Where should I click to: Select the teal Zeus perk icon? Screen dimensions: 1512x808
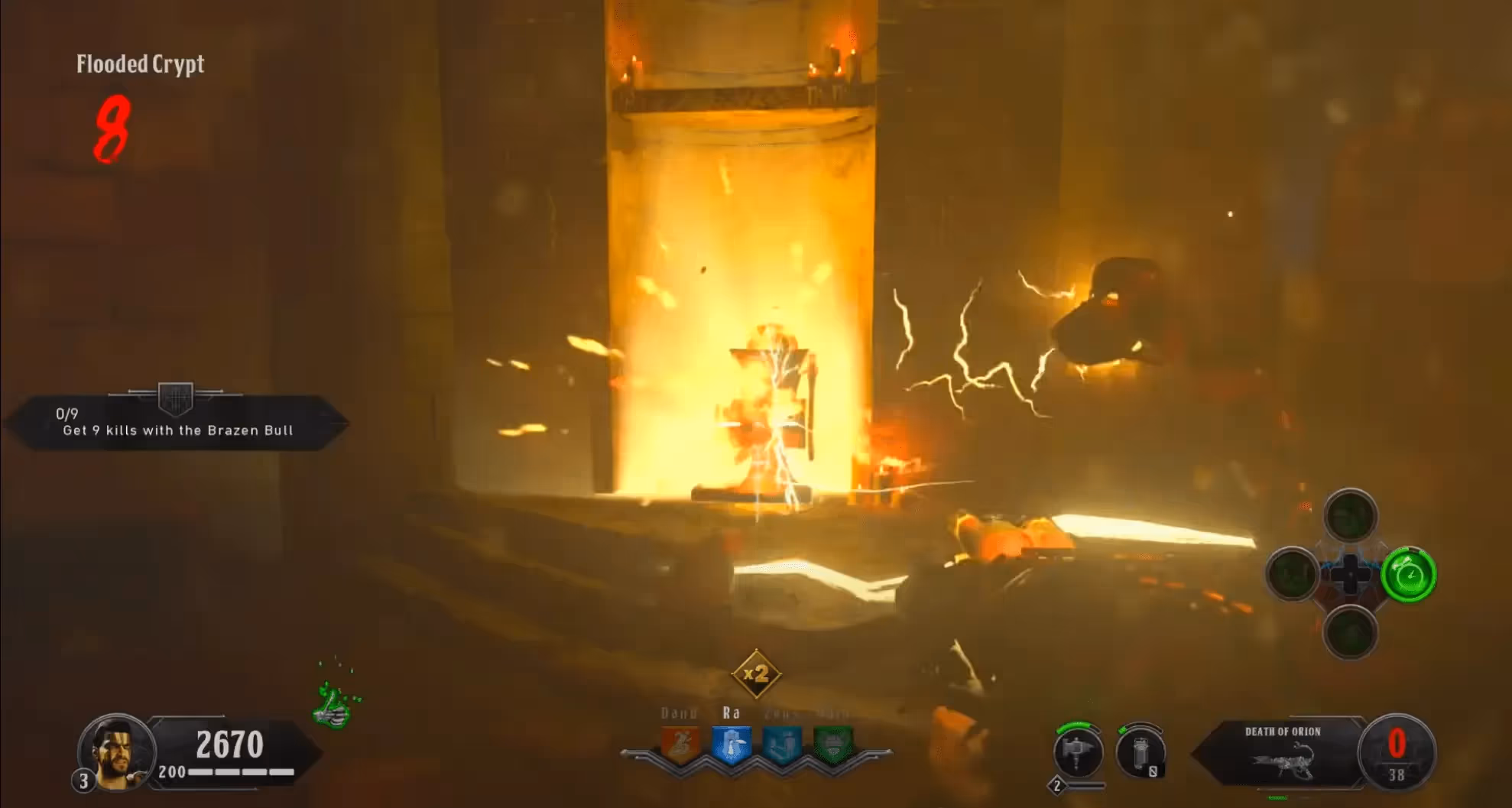[783, 745]
